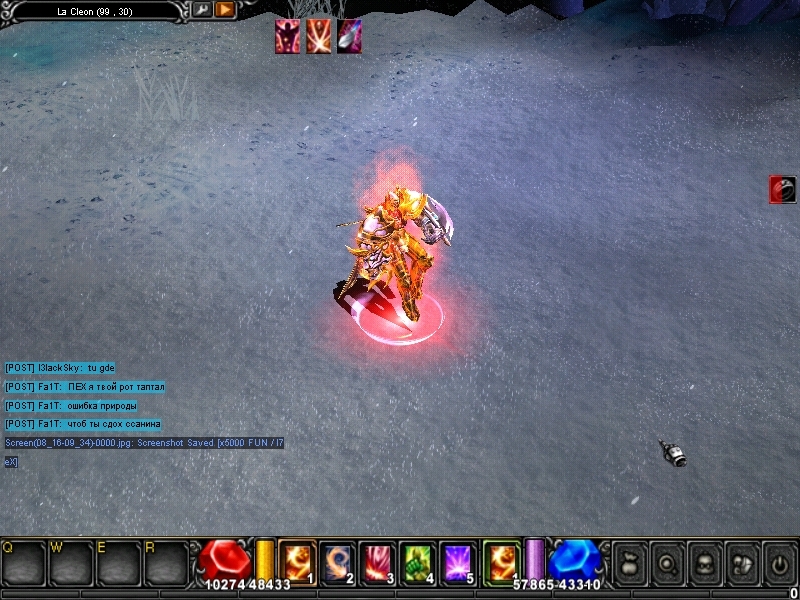Open the character face menu button
The width and height of the screenshot is (800, 600).
pos(704,564)
